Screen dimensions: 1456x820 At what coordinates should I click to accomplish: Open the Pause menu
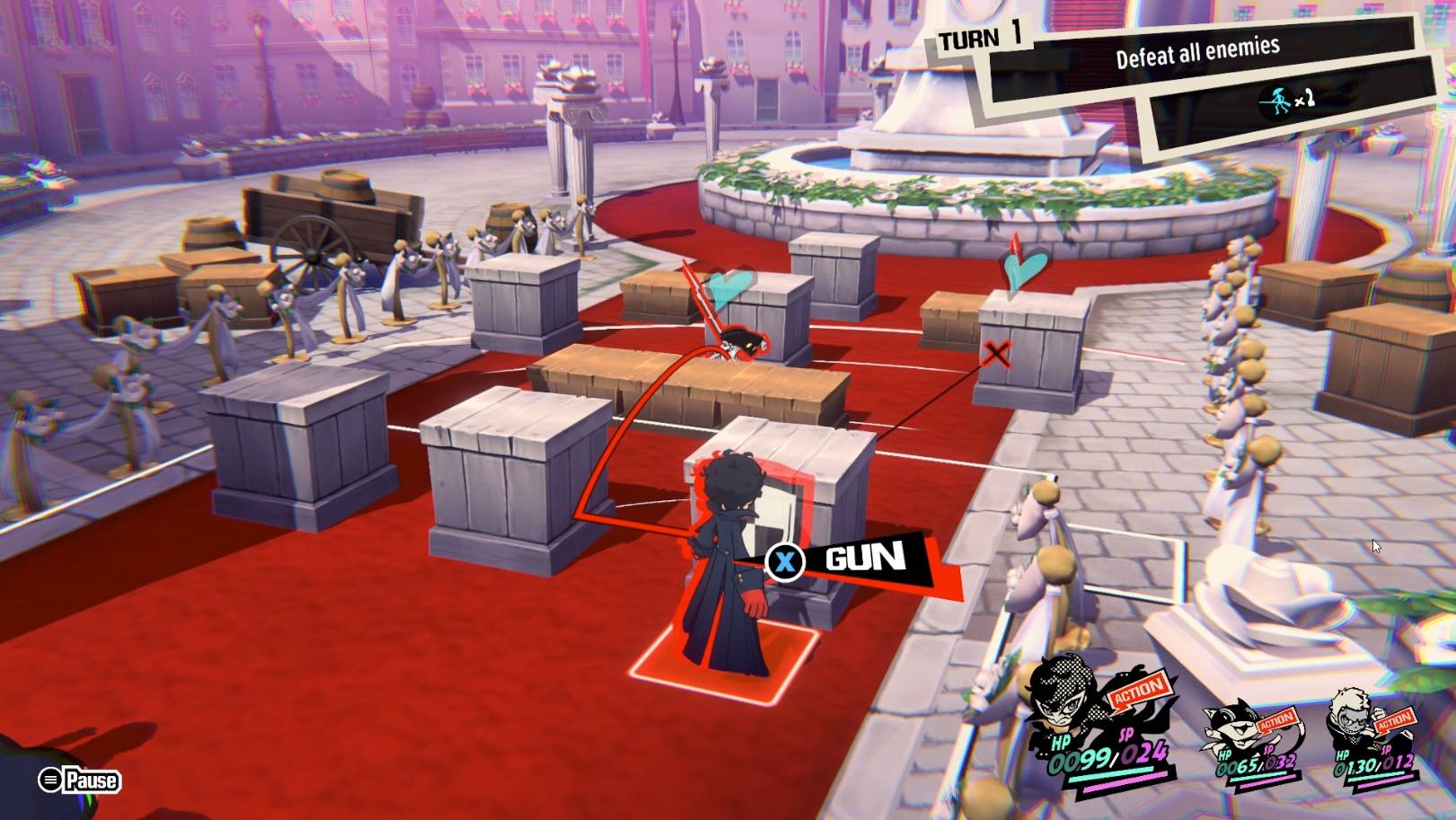tap(79, 780)
